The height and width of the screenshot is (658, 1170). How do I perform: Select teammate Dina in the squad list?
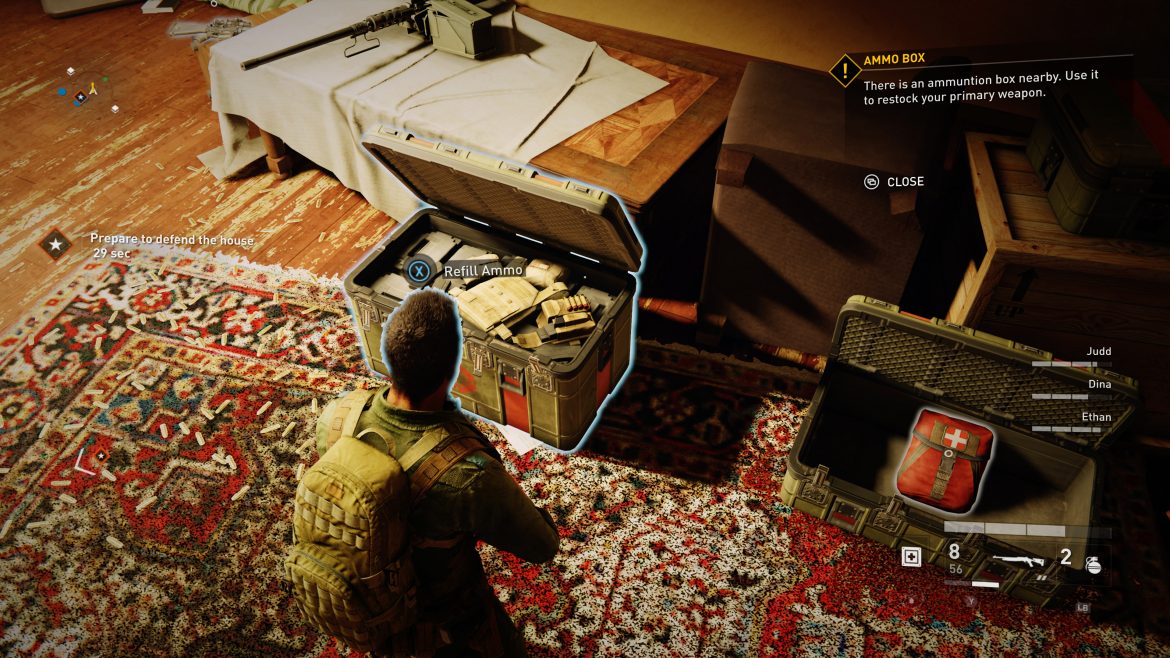pyautogui.click(x=1098, y=384)
